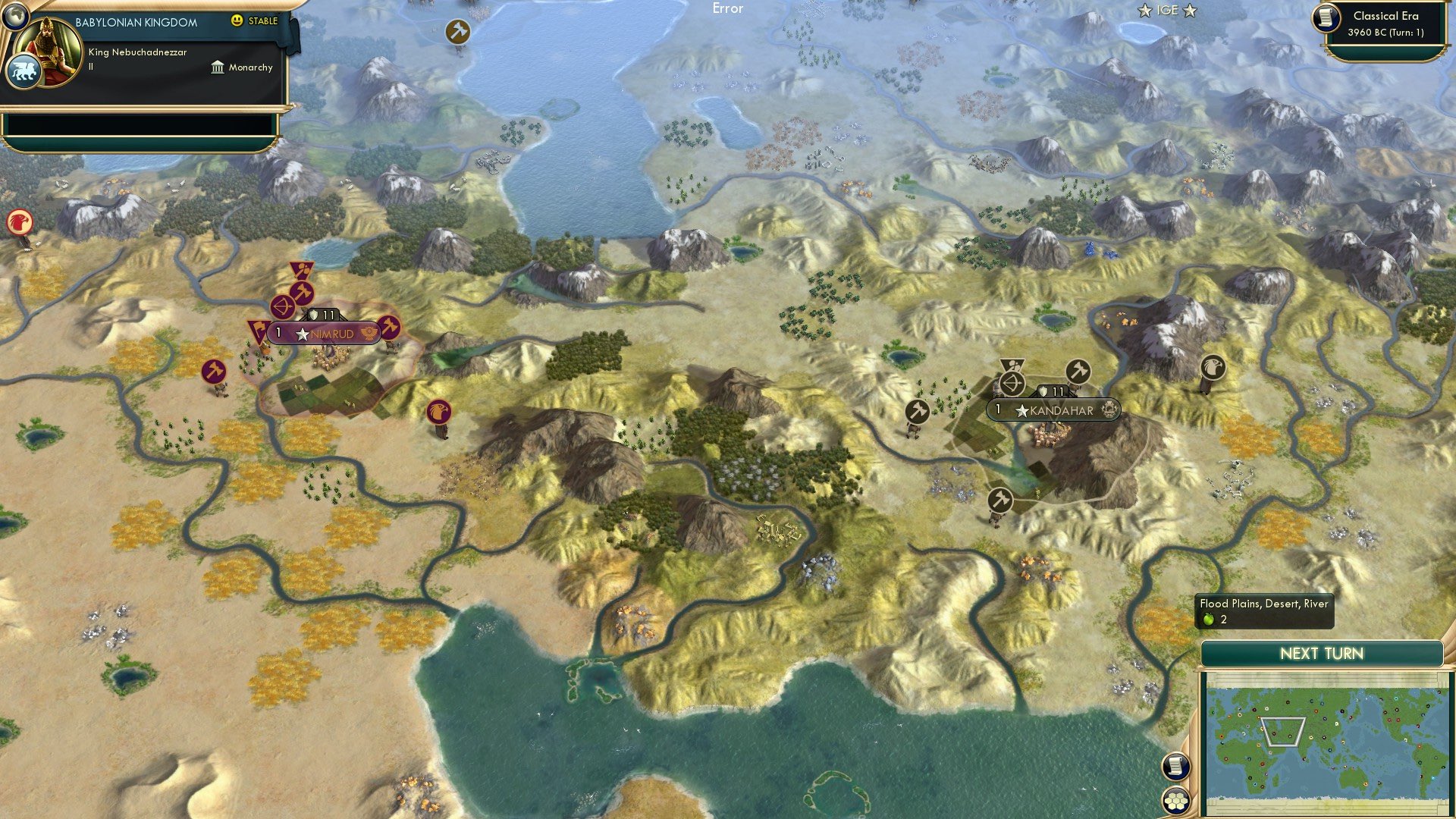Click the STABLE smiley happiness indicator
The height and width of the screenshot is (819, 1456).
[238, 21]
